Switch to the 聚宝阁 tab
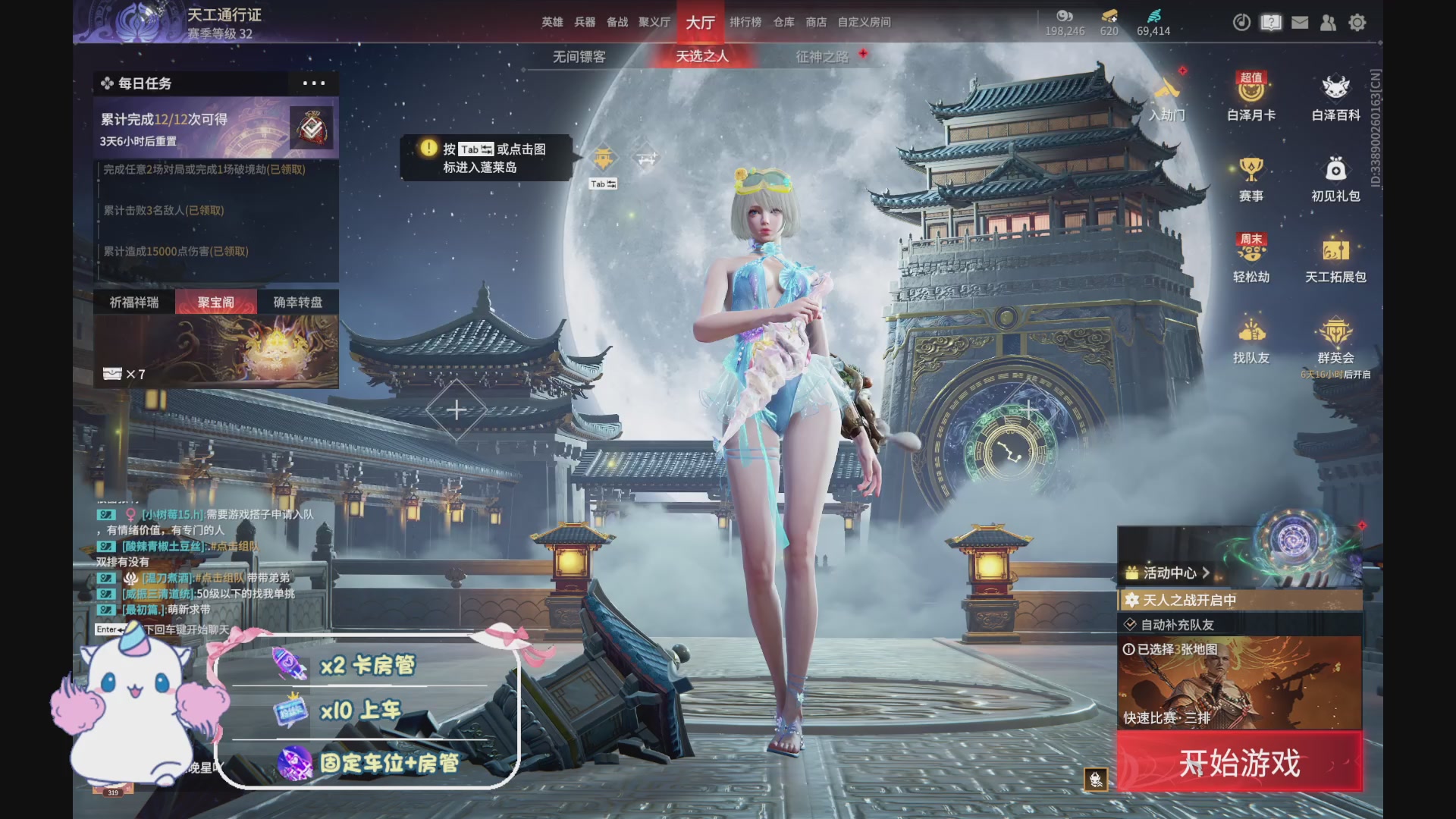Screen dimensions: 1456x819 point(215,301)
